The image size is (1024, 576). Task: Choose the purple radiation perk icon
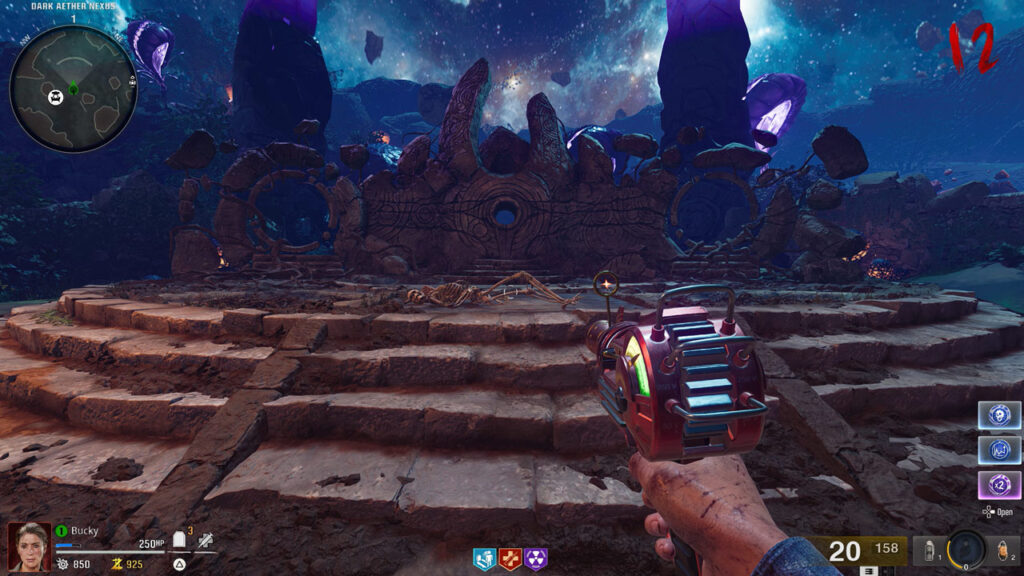pyautogui.click(x=537, y=559)
